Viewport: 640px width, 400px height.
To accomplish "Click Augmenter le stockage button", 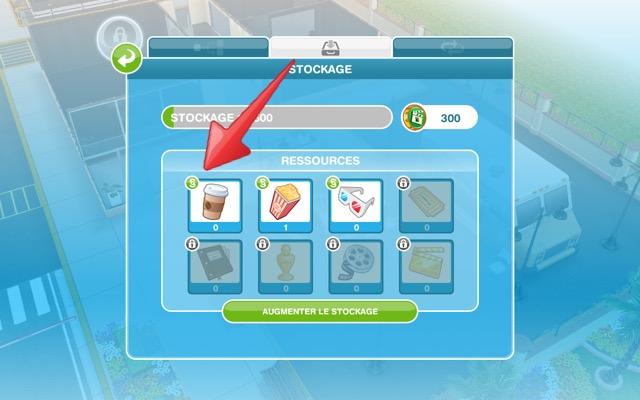I will (320, 311).
